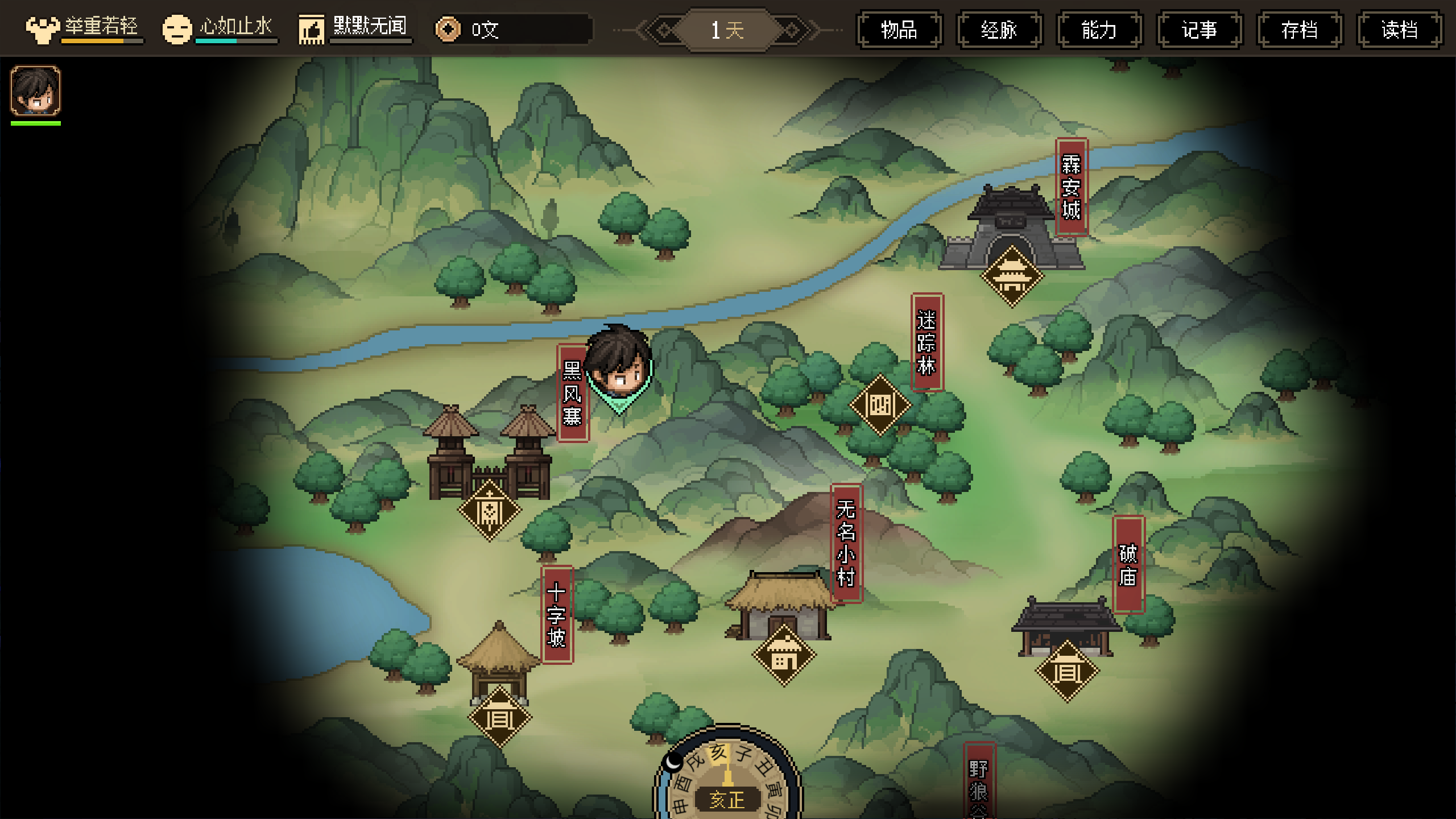
Task: Click the 存档 save game button
Action: (1300, 30)
